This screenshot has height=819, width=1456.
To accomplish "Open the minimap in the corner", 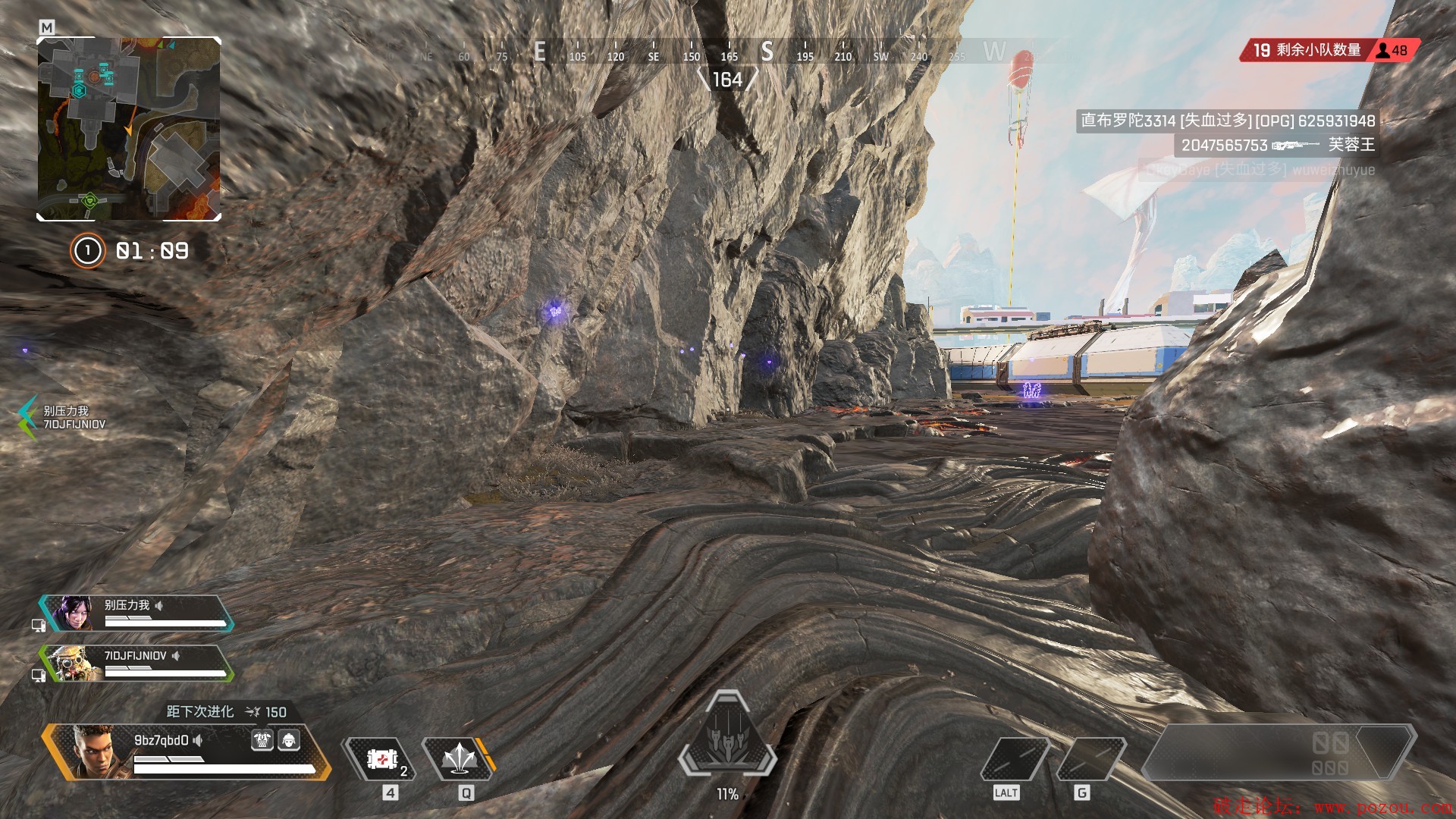I will (x=129, y=129).
